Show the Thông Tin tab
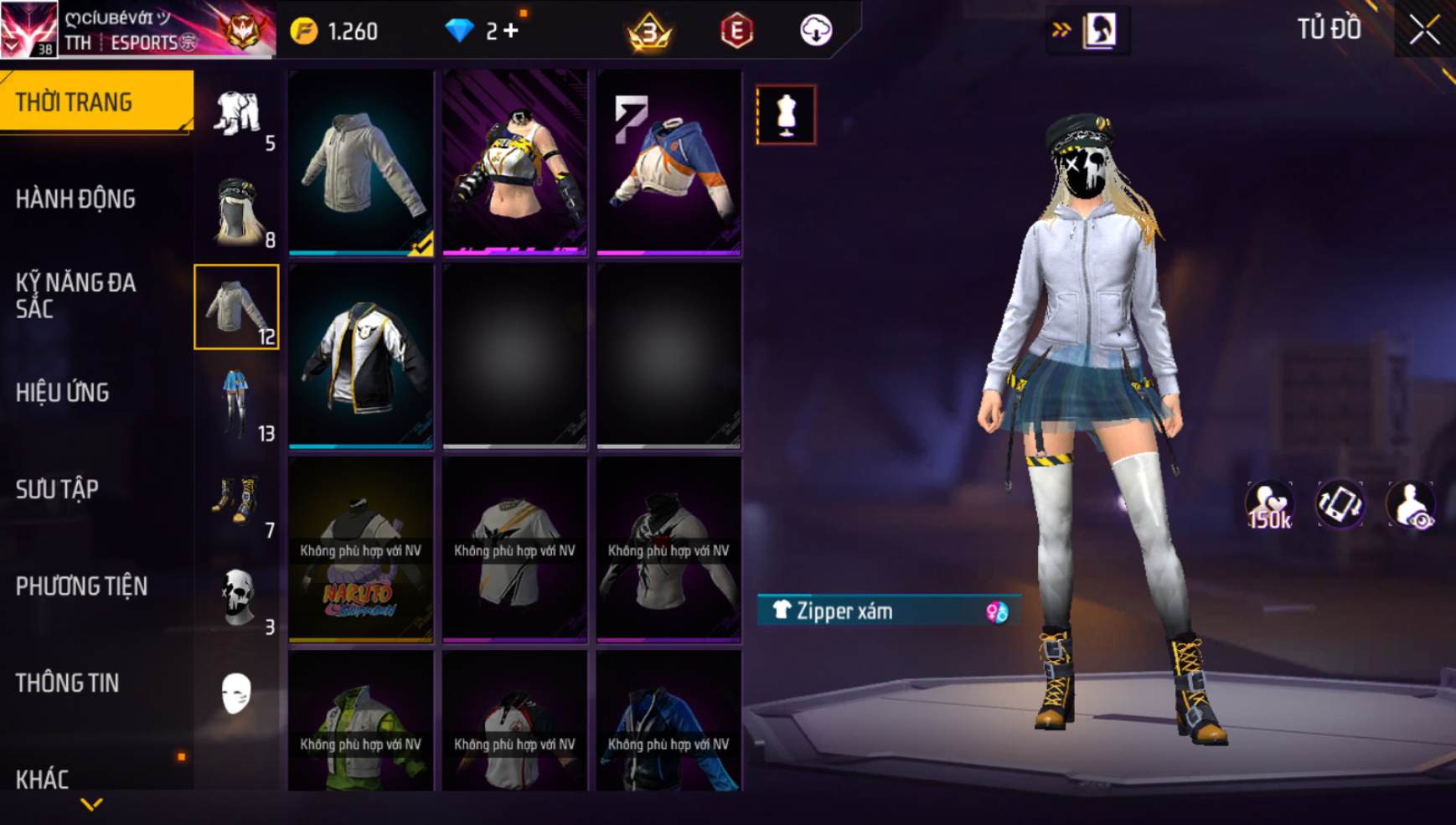The image size is (1456, 825). coord(67,683)
